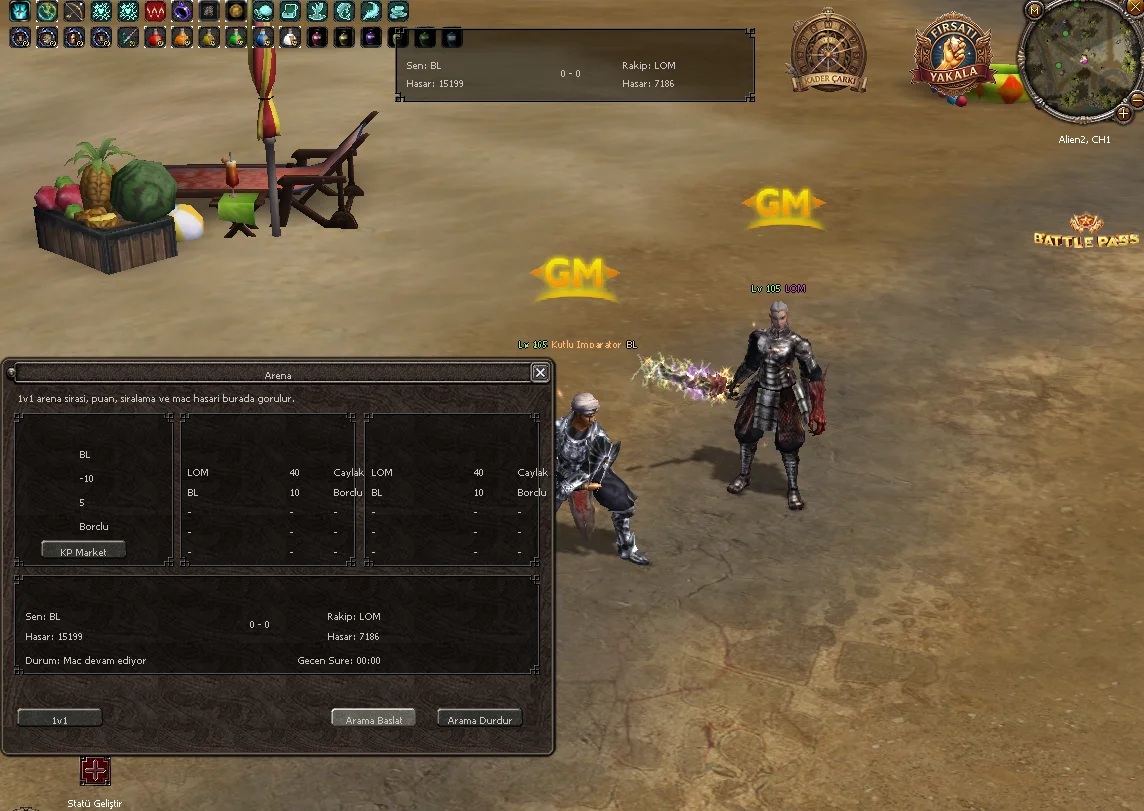The height and width of the screenshot is (811, 1144).
Task: Stop the search with Arama Durdur
Action: [x=480, y=719]
